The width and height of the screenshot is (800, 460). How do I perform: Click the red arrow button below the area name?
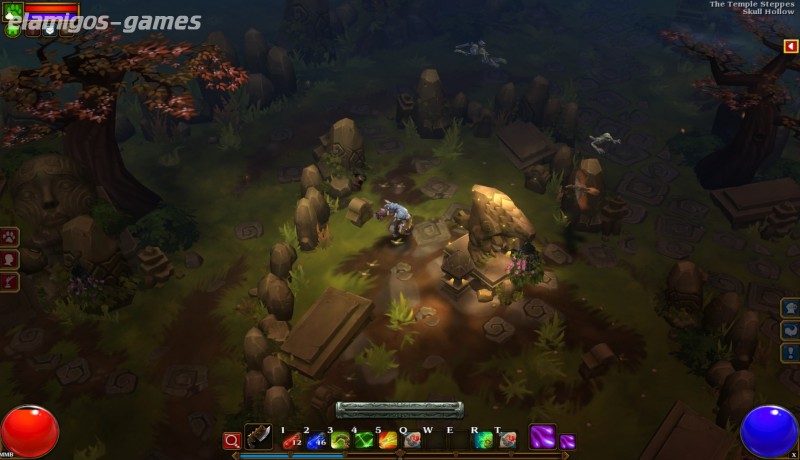(790, 46)
